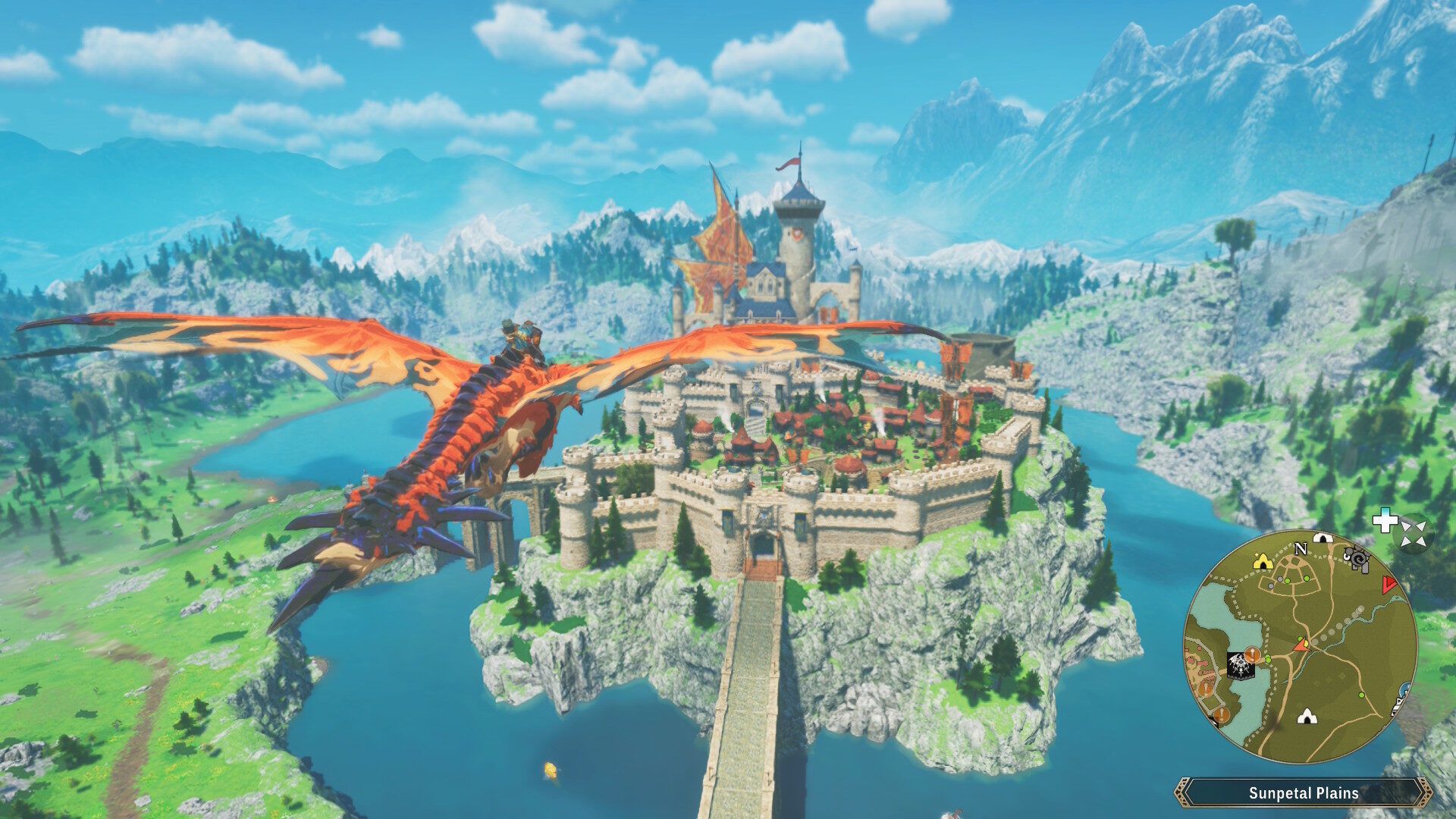
Task: Select the yellow tent village icon on the minimap
Action: 1263,563
